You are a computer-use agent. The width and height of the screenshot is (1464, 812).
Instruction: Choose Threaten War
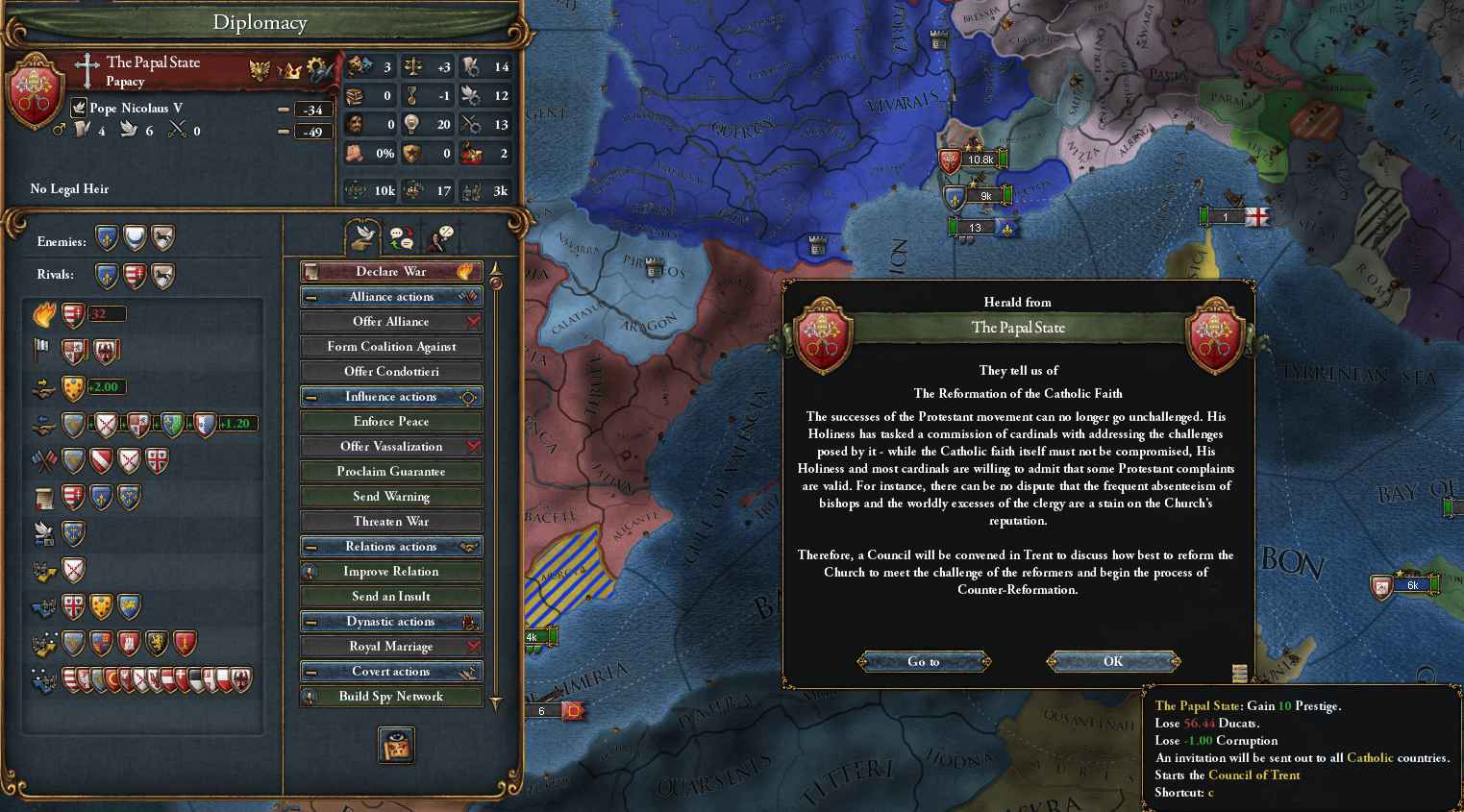click(x=391, y=522)
